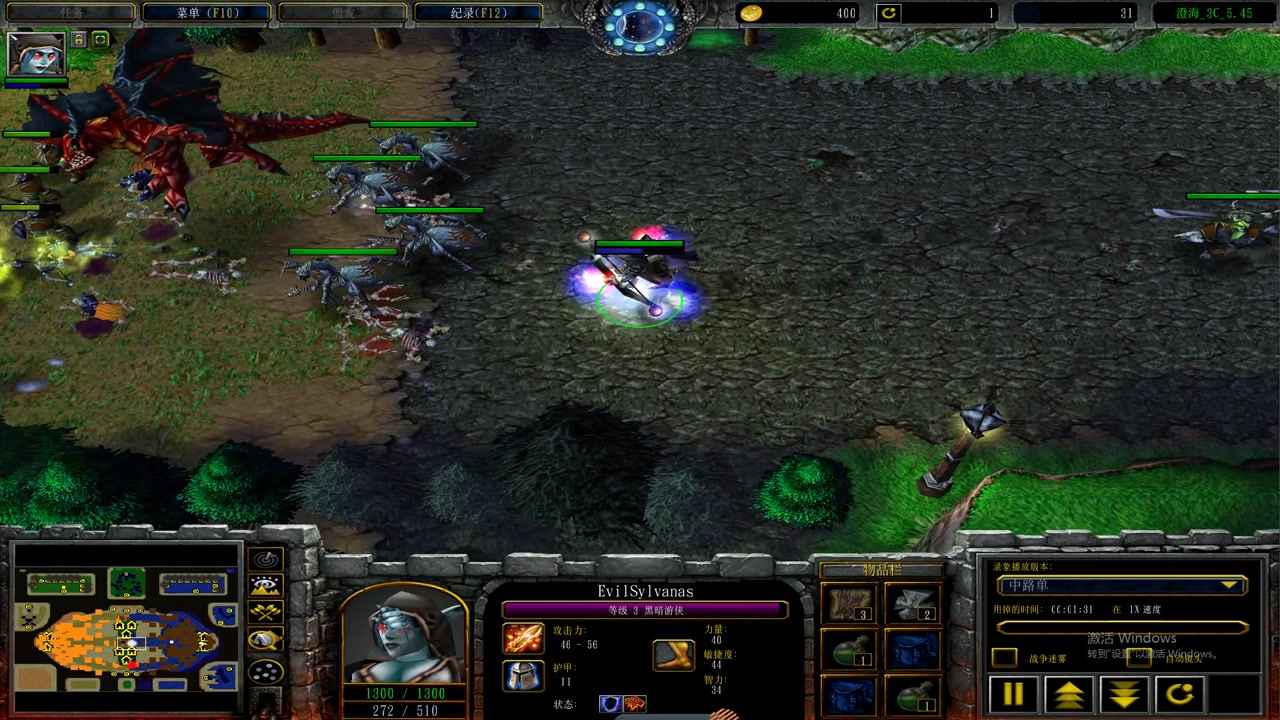This screenshot has width=1280, height=720.
Task: Open the 中路单 replay version dropdown
Action: pos(1121,586)
